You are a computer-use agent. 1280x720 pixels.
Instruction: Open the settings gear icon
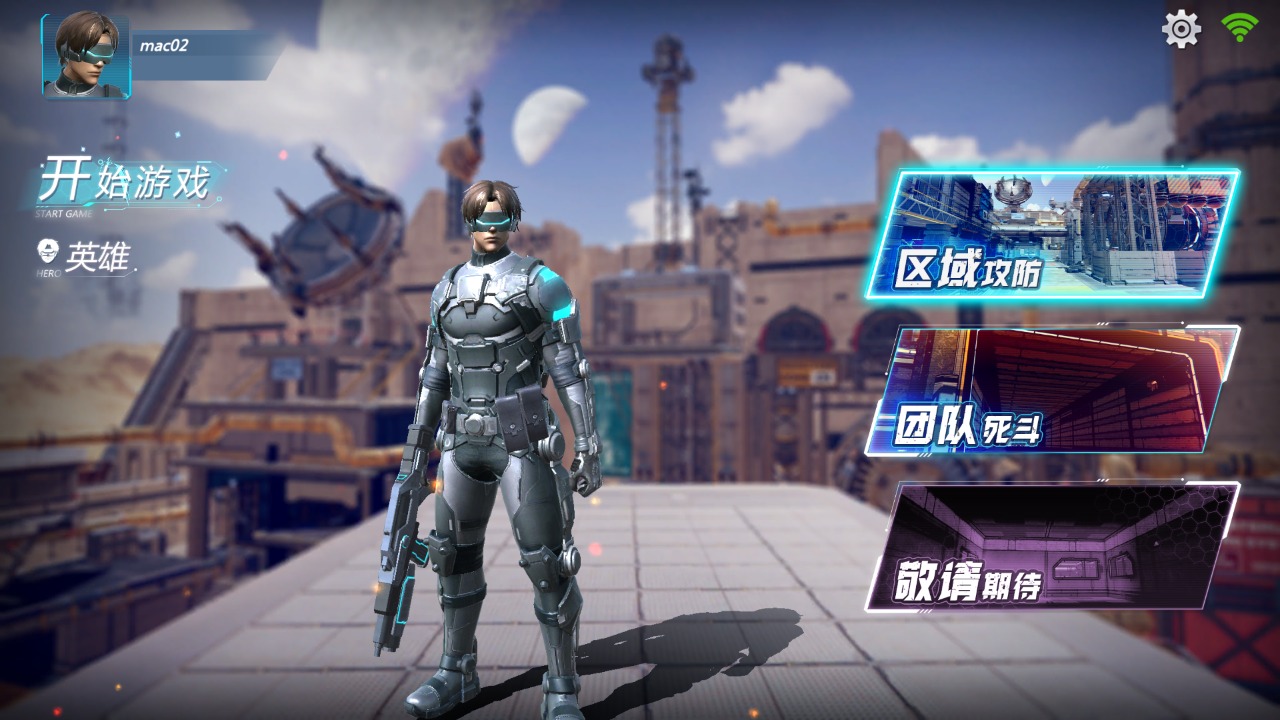[x=1181, y=30]
